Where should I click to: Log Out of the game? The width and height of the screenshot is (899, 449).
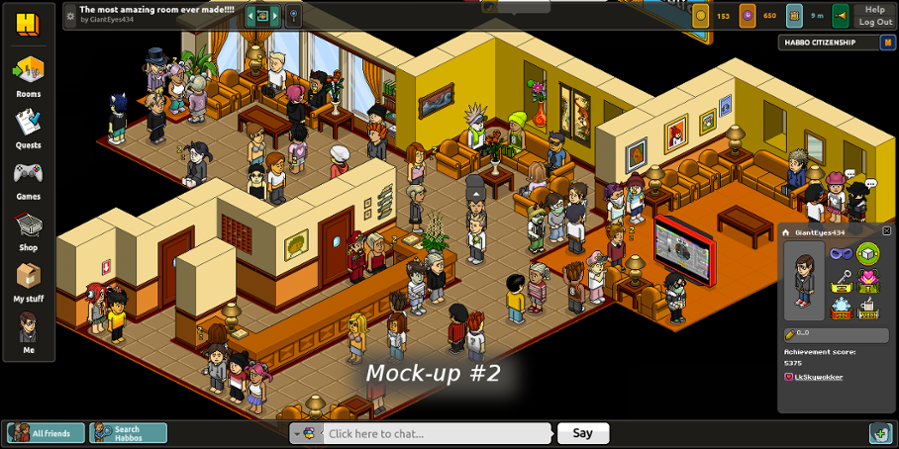875,22
